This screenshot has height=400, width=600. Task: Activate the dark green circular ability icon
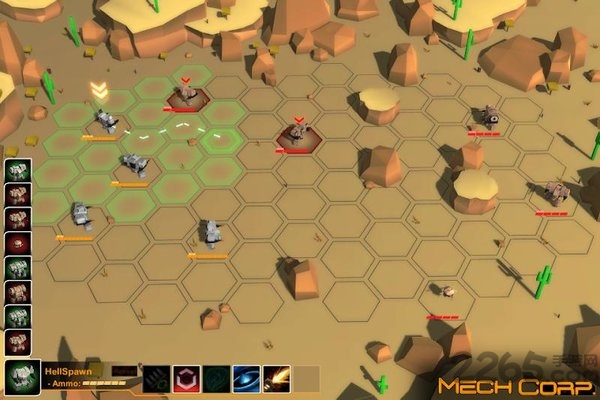pos(216,379)
